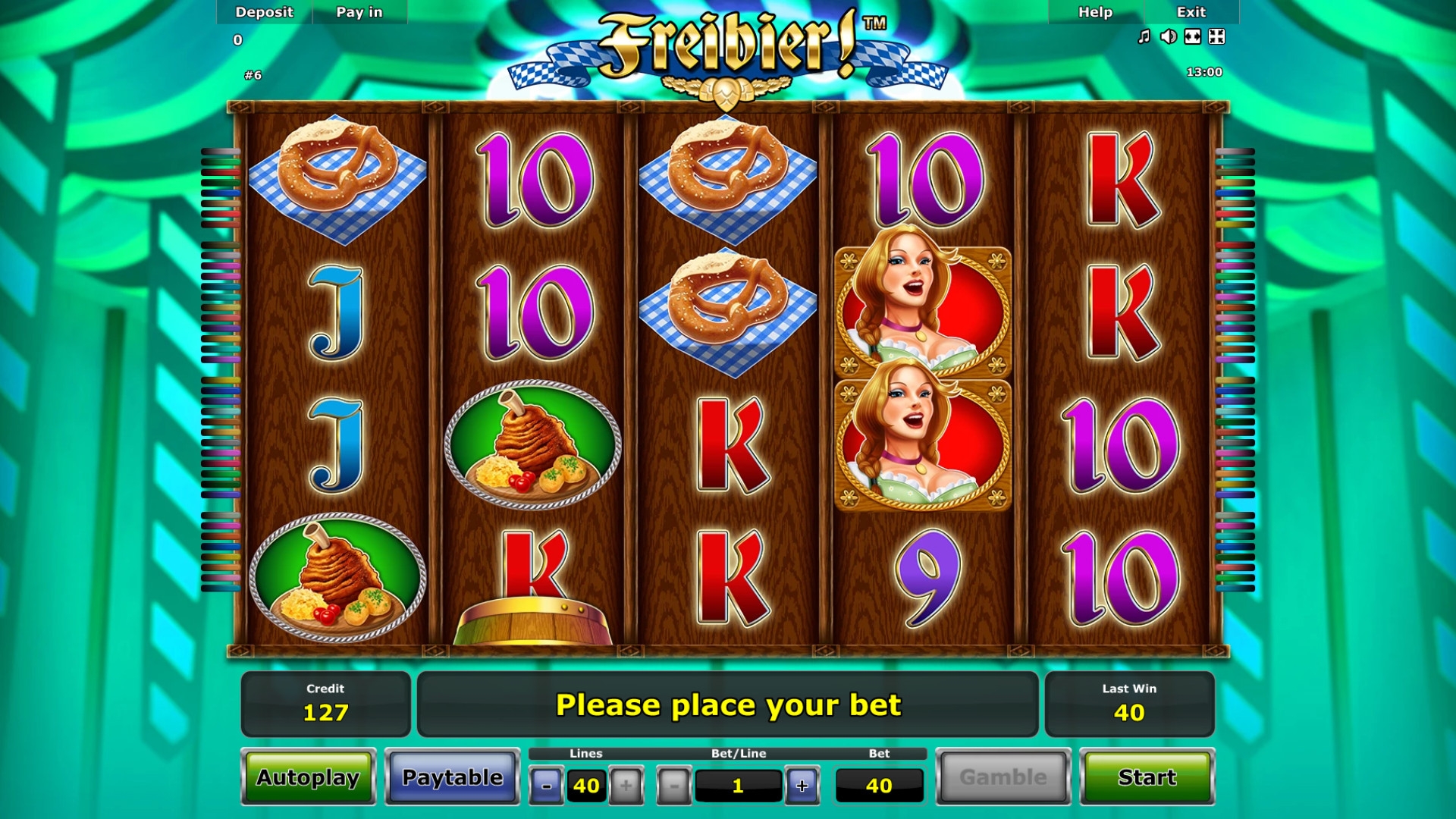Open the Deposit option

point(264,12)
